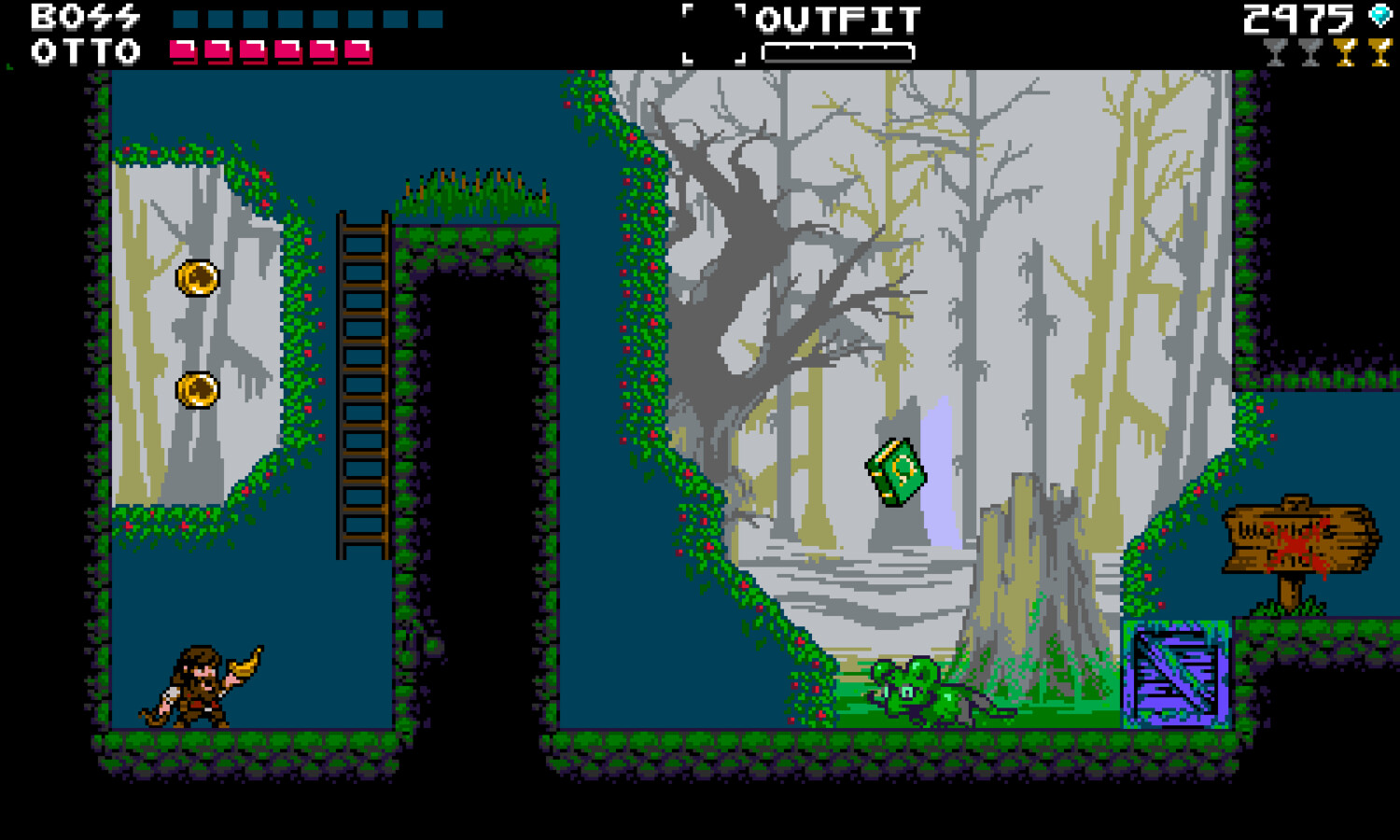The height and width of the screenshot is (840, 1400).
Task: Select the upper gold coin on the cliff
Action: tap(195, 278)
